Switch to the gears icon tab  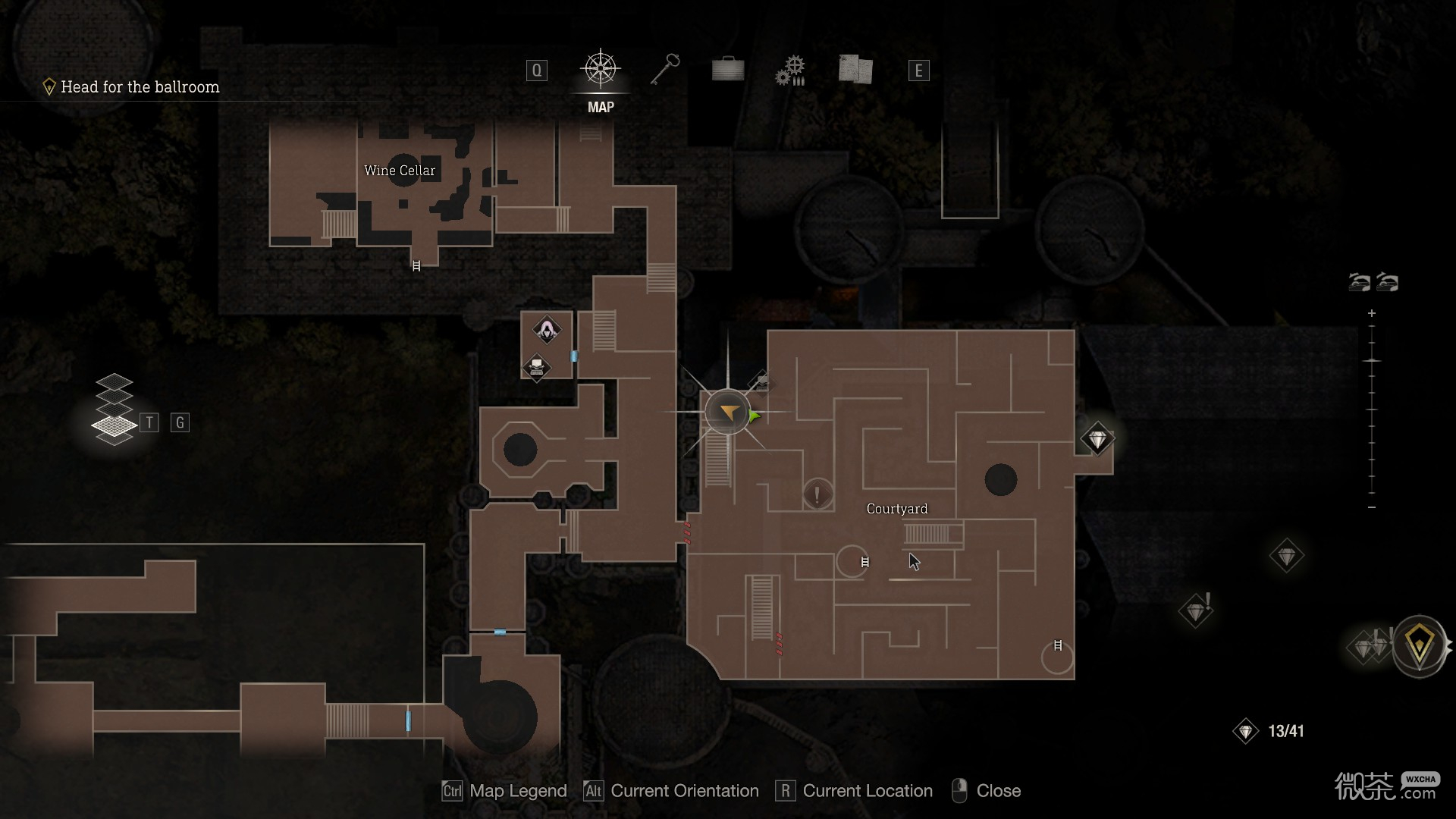[x=790, y=71]
